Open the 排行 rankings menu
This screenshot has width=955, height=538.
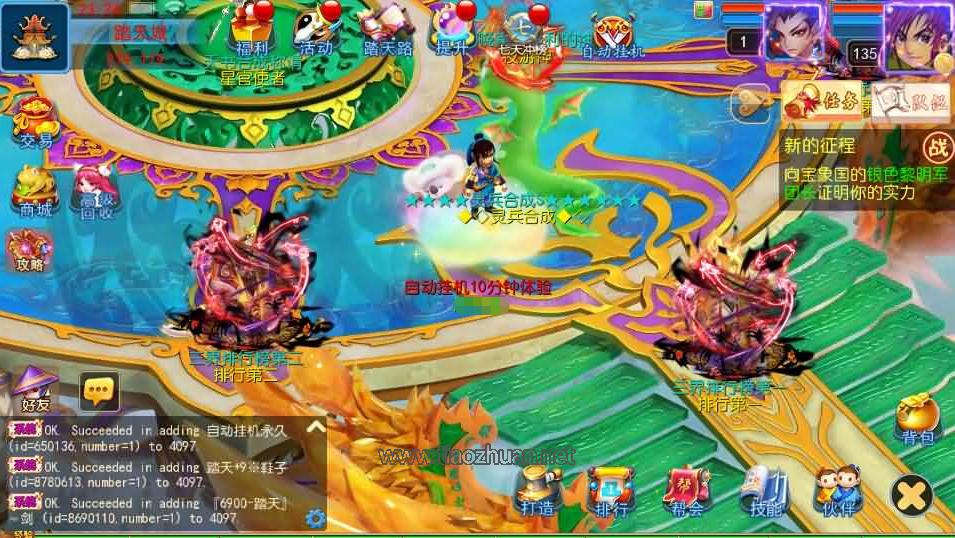coord(611,490)
